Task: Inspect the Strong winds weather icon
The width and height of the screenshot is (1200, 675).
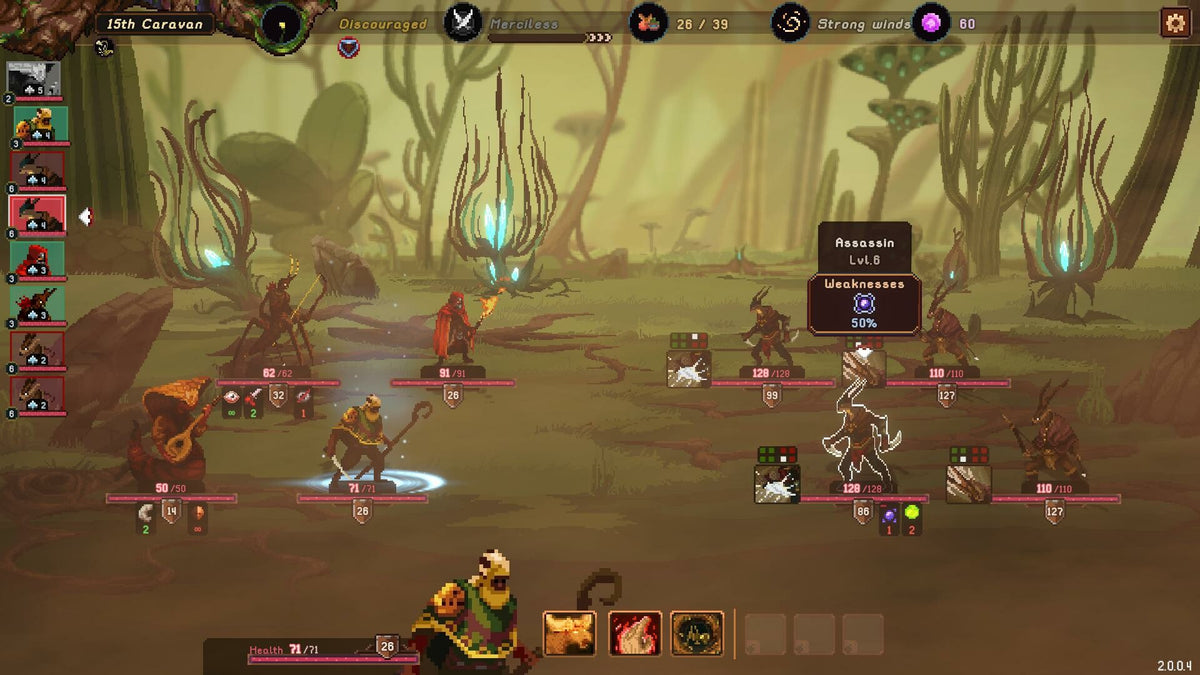Action: coord(790,22)
